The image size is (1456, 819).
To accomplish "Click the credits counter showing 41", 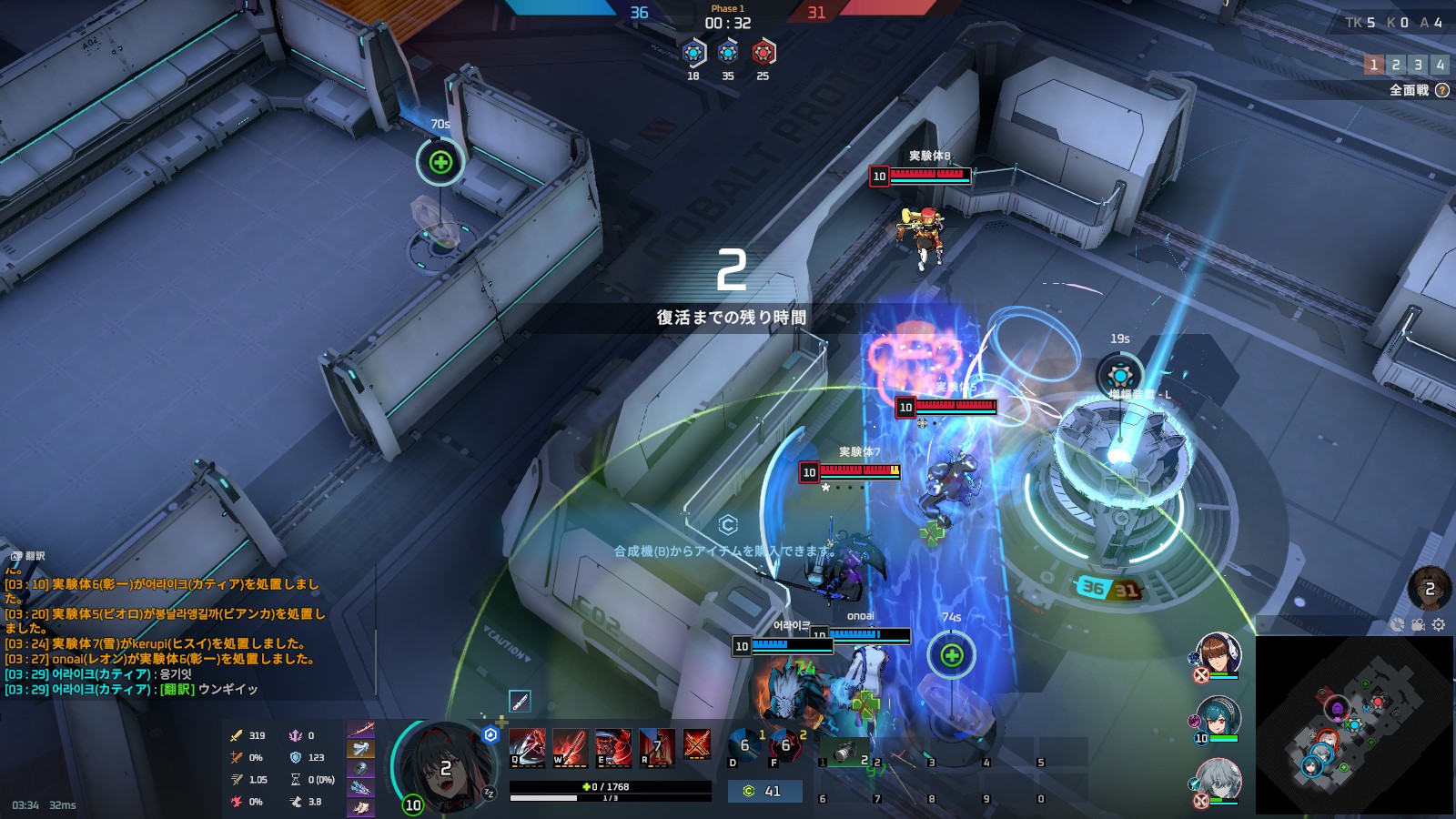I will click(x=764, y=792).
